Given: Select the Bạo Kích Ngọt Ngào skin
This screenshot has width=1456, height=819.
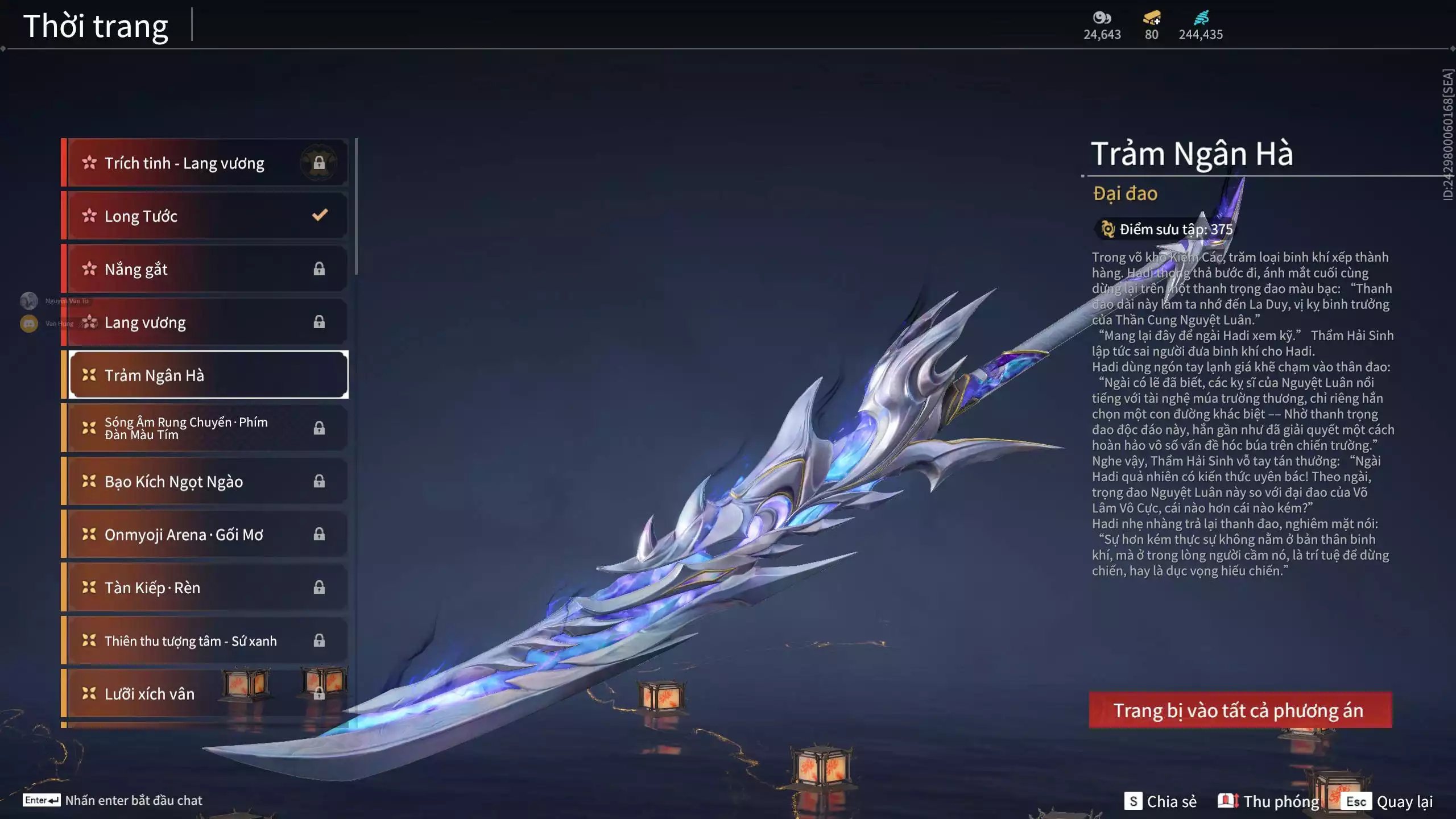Looking at the screenshot, I should 208,482.
